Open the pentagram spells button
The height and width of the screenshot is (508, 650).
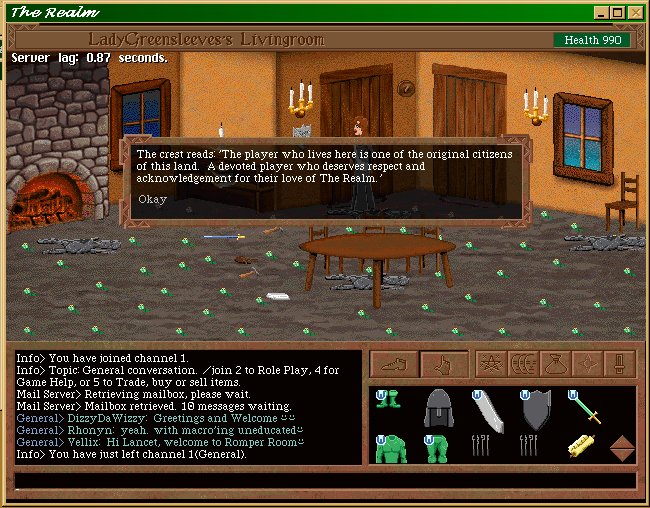click(x=490, y=365)
